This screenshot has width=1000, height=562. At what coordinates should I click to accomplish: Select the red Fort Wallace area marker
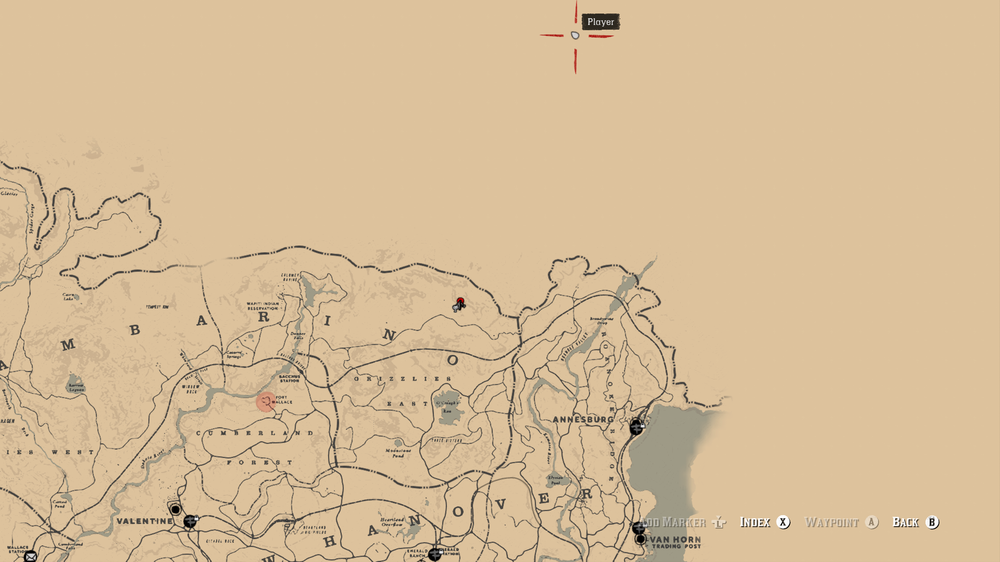265,401
